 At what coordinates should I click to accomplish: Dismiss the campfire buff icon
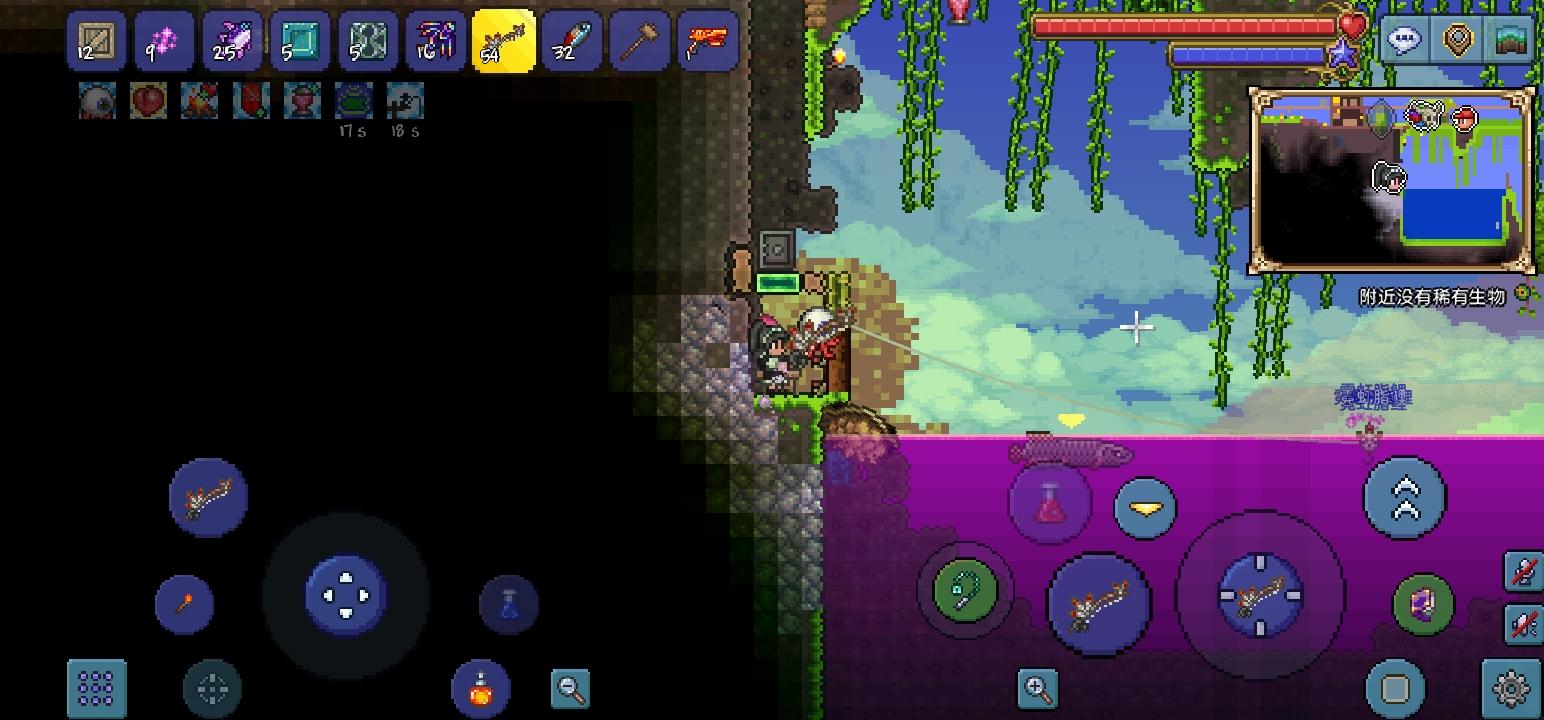(x=200, y=101)
